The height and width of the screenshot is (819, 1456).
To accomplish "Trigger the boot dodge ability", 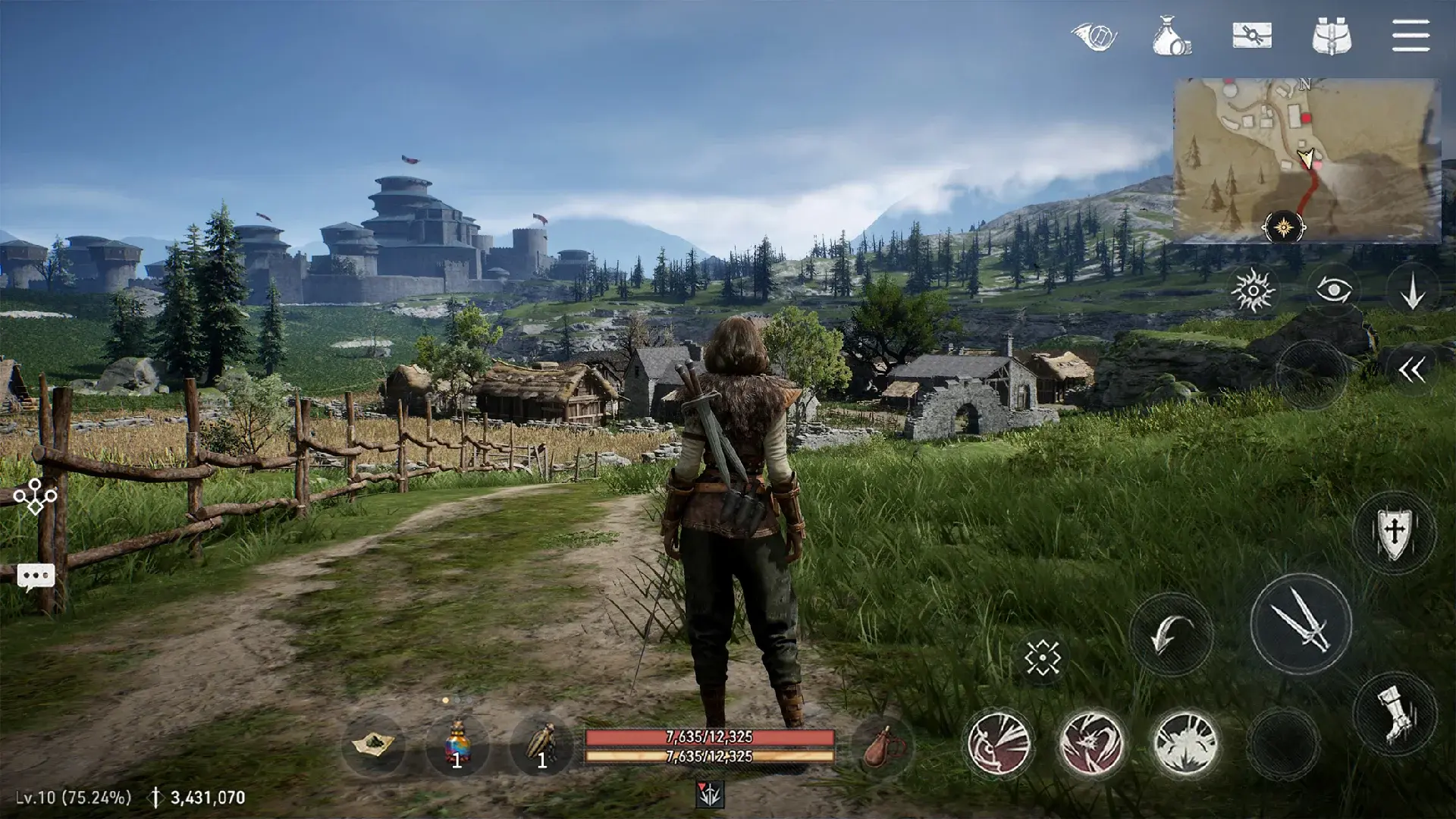I will pyautogui.click(x=1394, y=714).
